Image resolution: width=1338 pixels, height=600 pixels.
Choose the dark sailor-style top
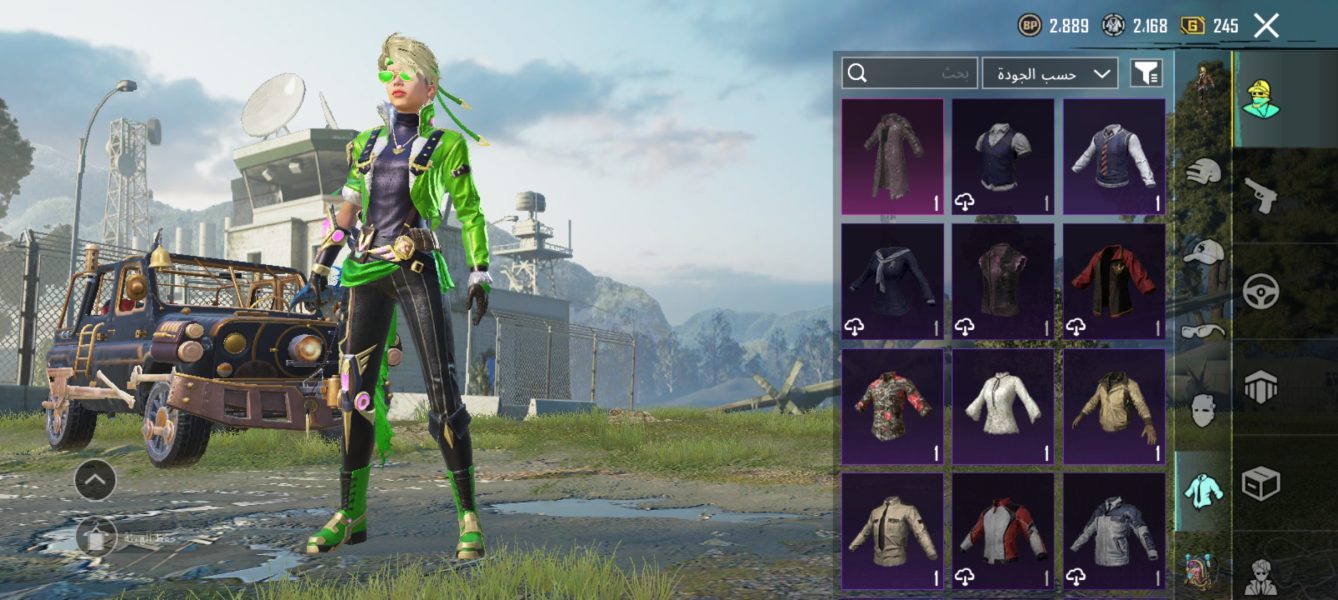[x=892, y=280]
